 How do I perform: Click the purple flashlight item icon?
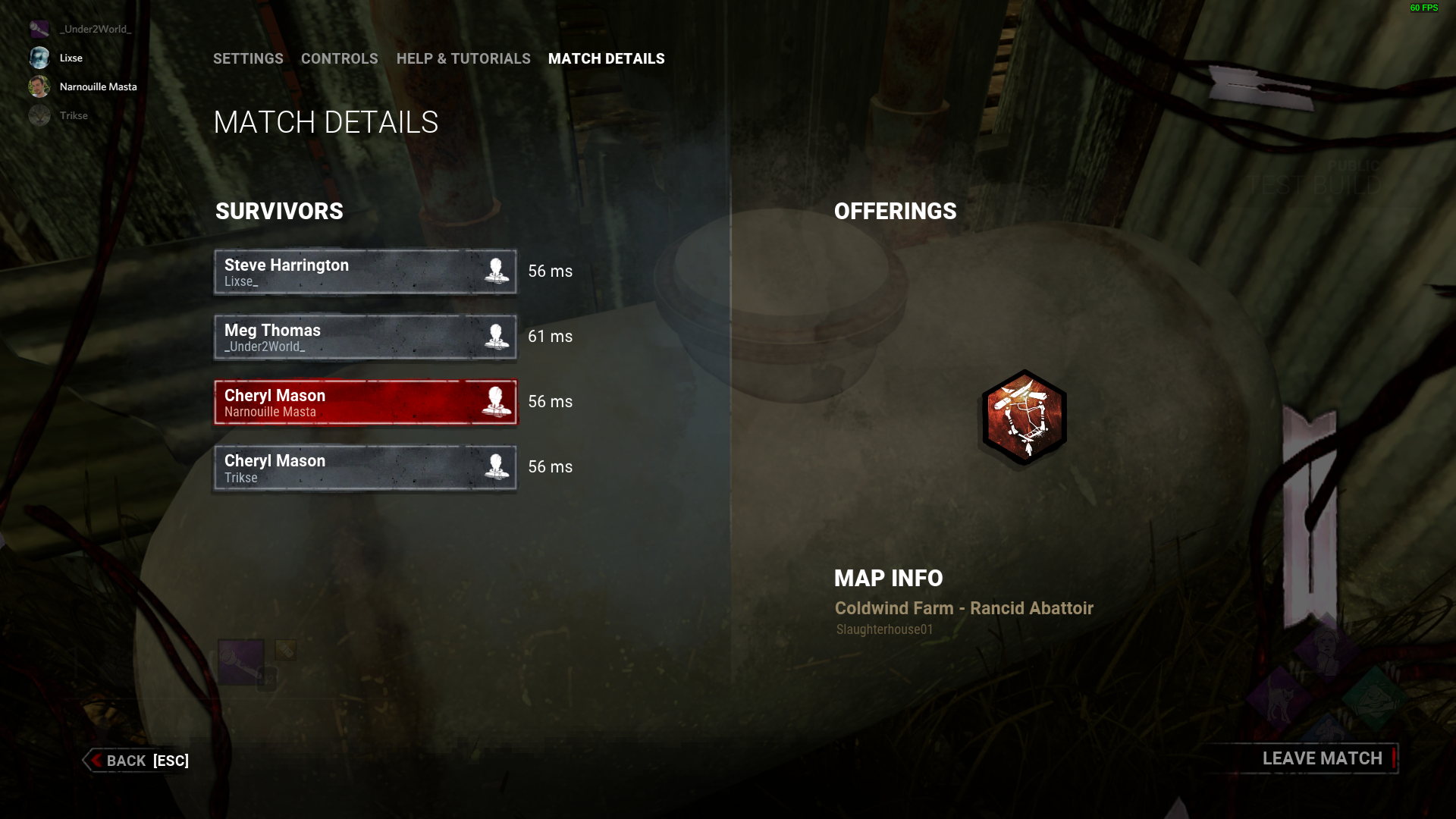(x=240, y=660)
